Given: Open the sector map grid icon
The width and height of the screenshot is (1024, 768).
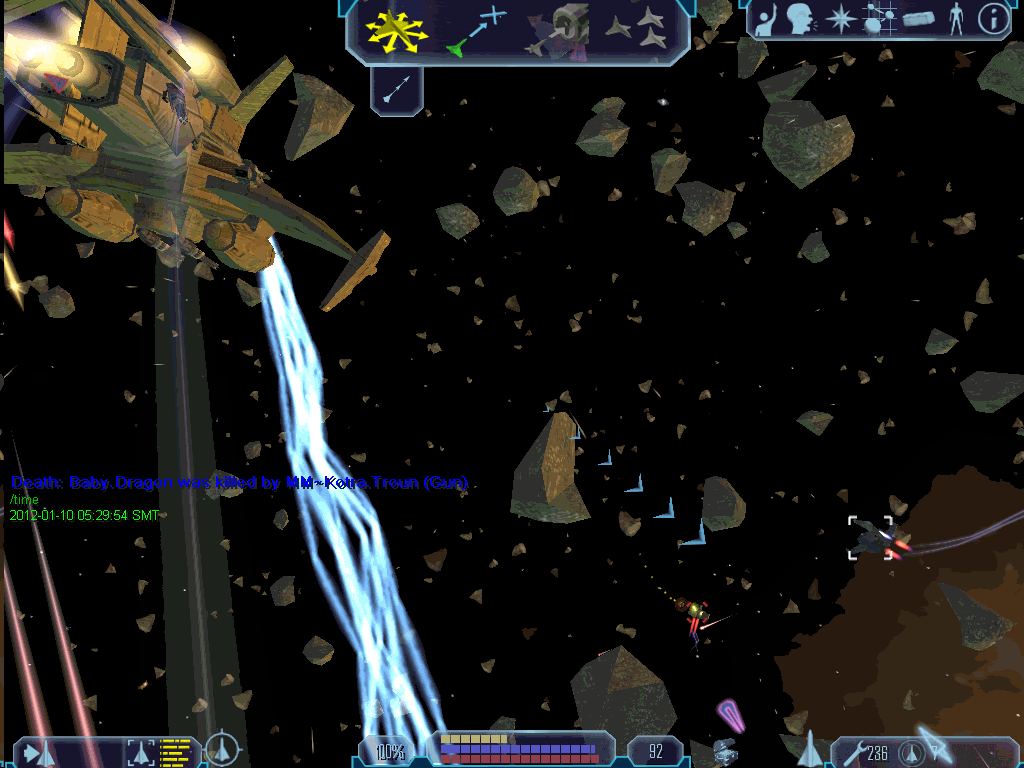Looking at the screenshot, I should [878, 19].
